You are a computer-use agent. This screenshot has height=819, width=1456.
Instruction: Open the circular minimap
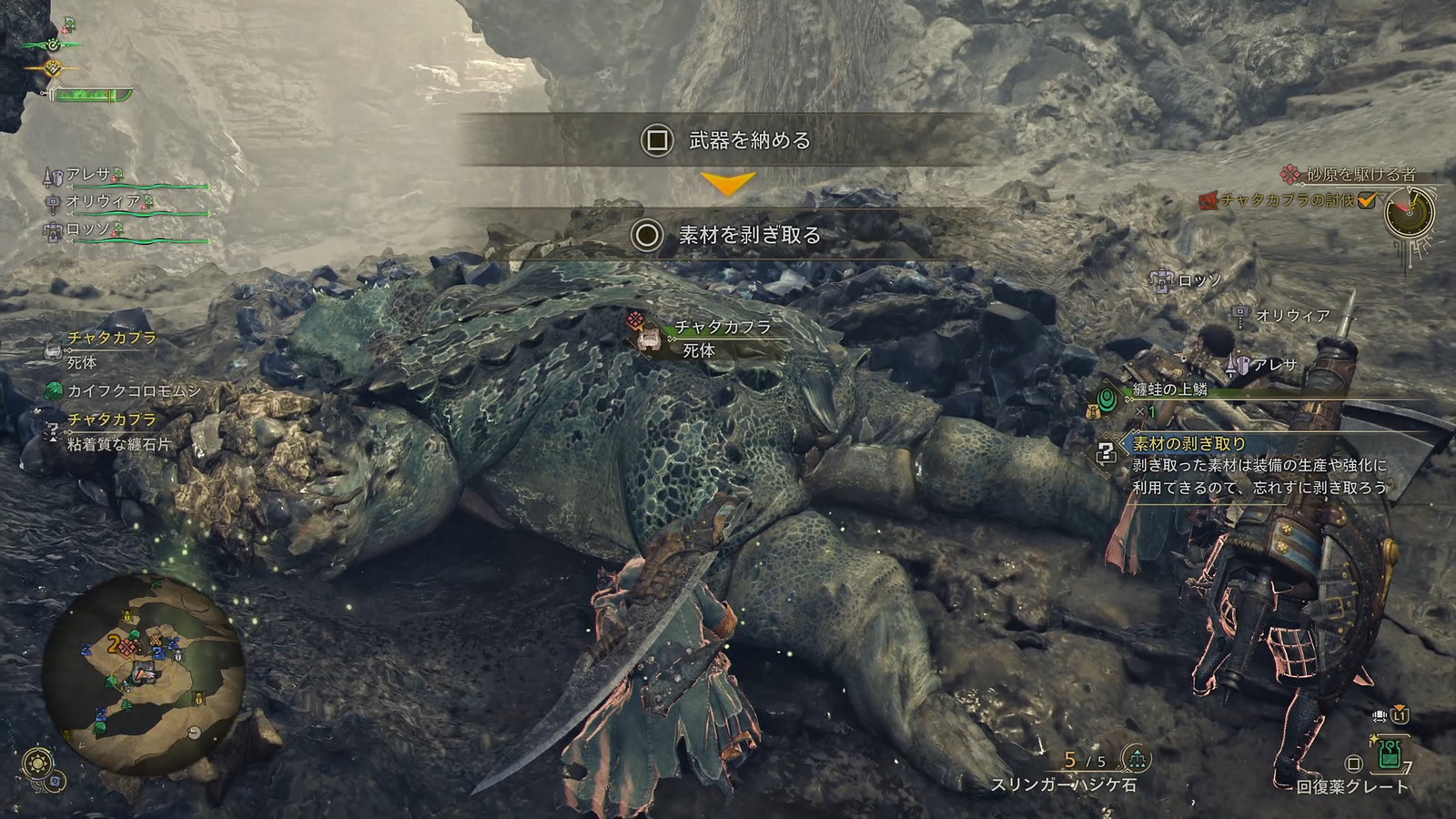[143, 672]
